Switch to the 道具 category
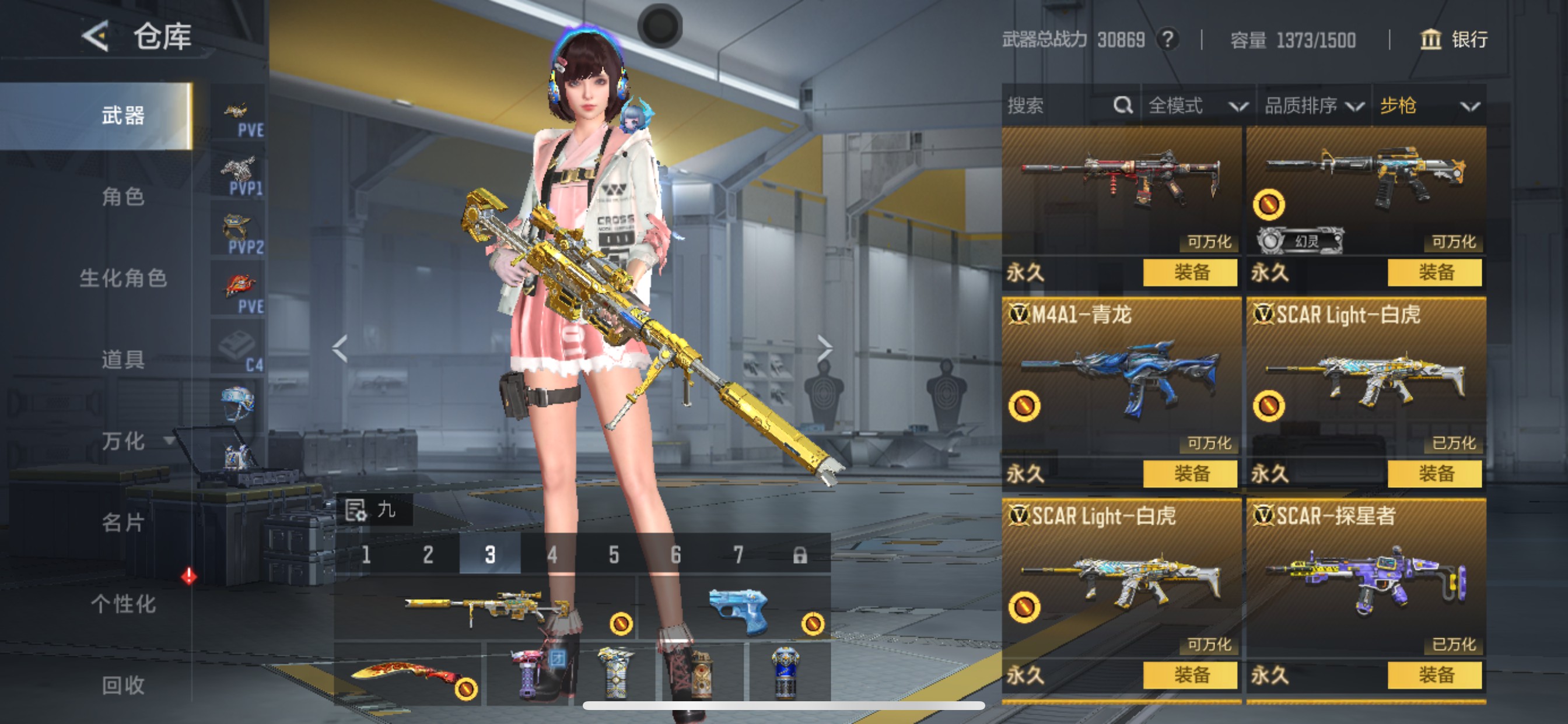The image size is (1568, 724). [123, 360]
